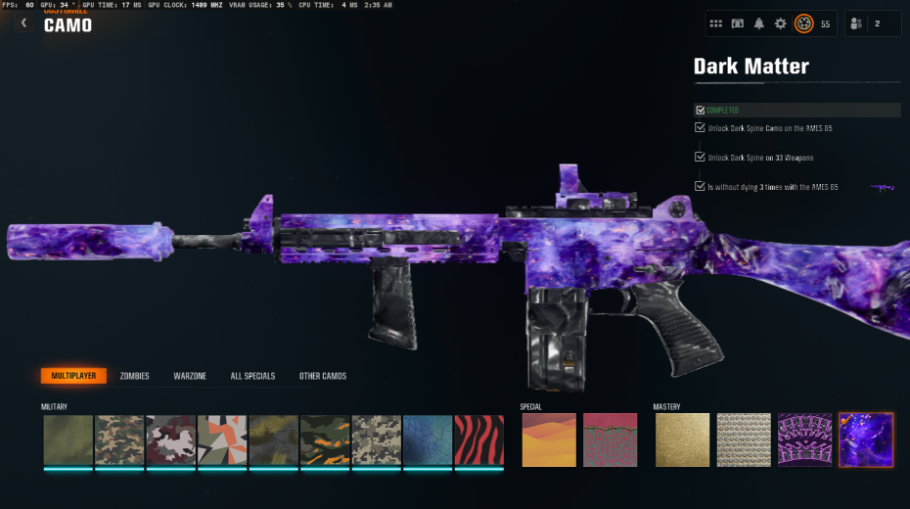
Task: Select the Multiplayer camo tab
Action: pos(73,376)
